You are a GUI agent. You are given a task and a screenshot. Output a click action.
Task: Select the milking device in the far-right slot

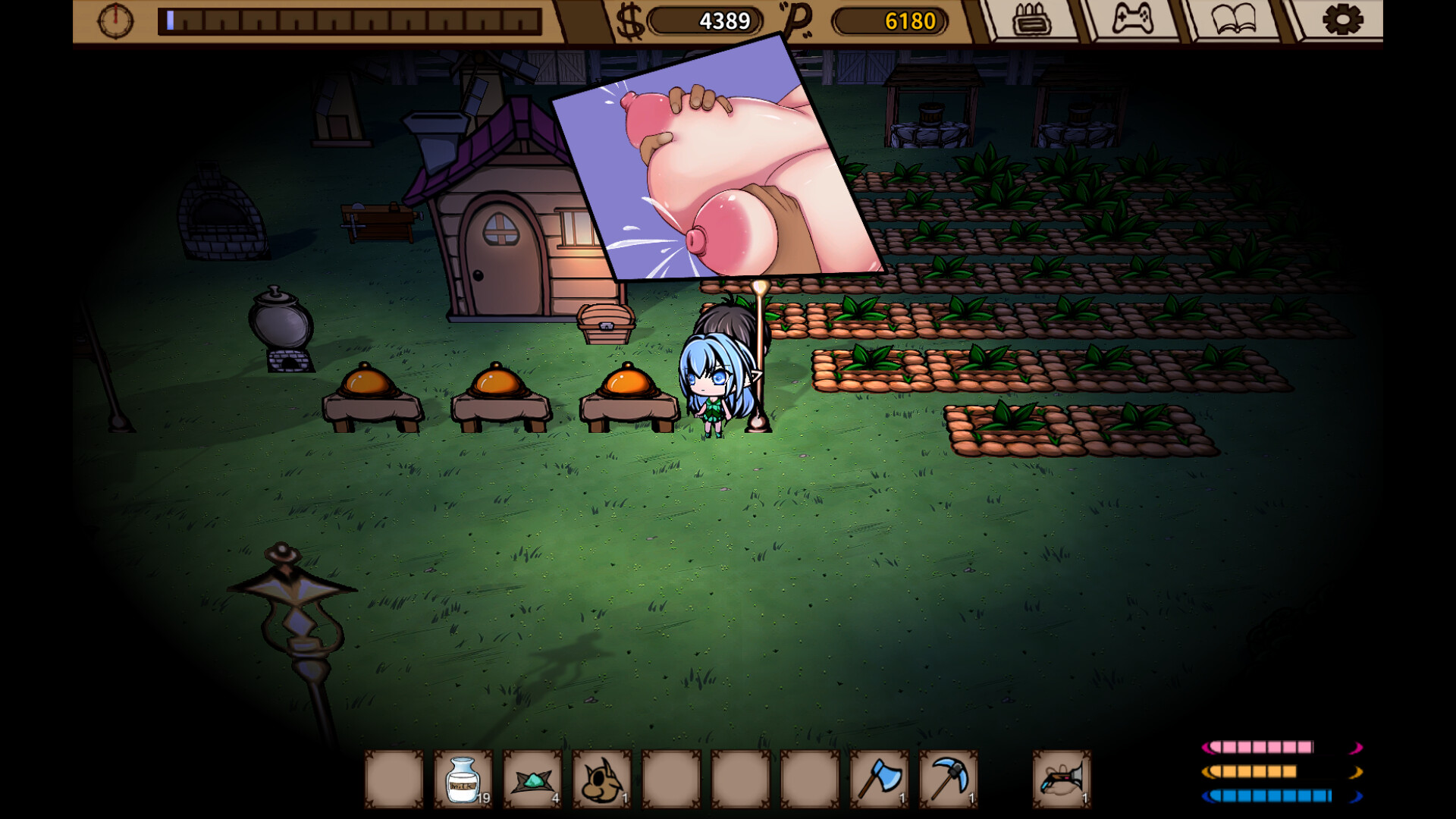click(x=1062, y=780)
